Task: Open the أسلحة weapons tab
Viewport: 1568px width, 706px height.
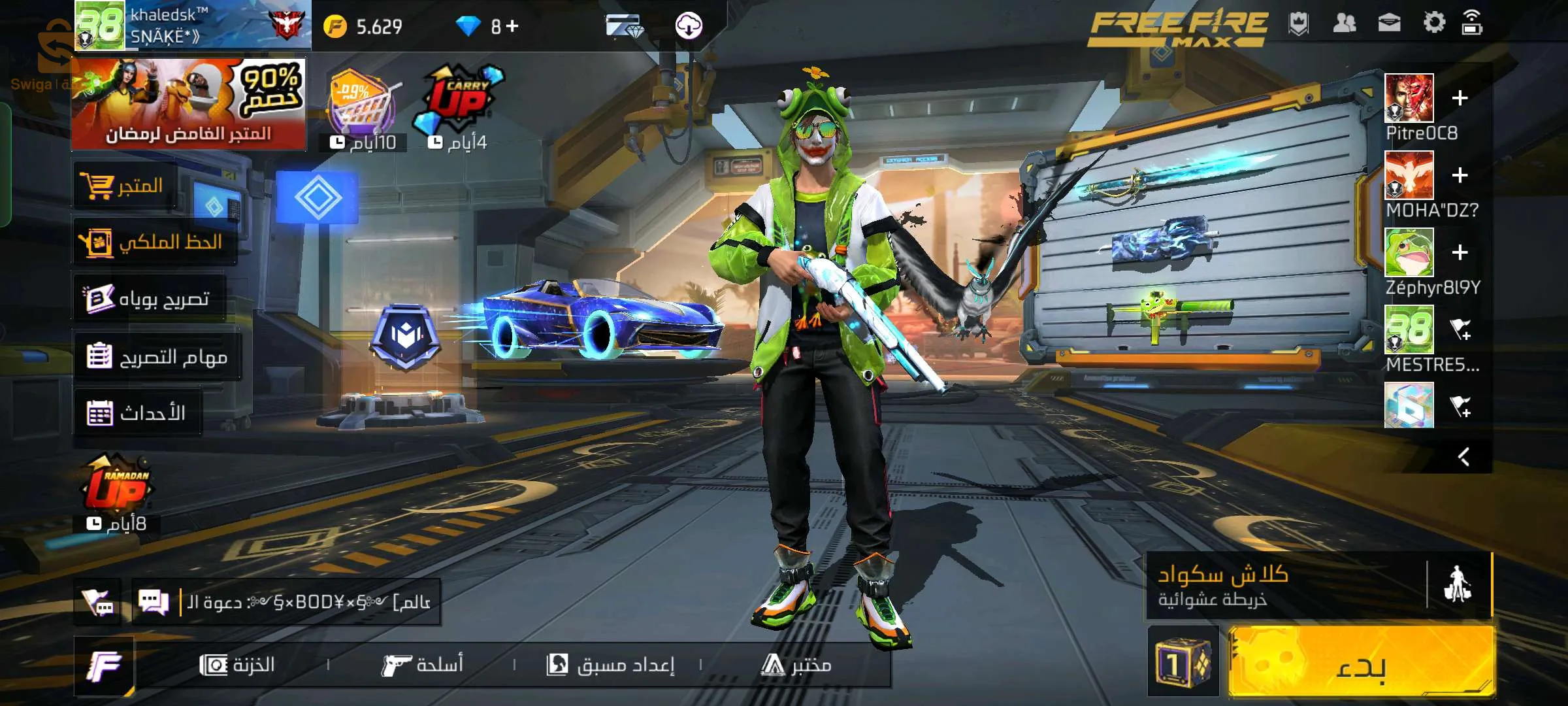Action: point(423,665)
